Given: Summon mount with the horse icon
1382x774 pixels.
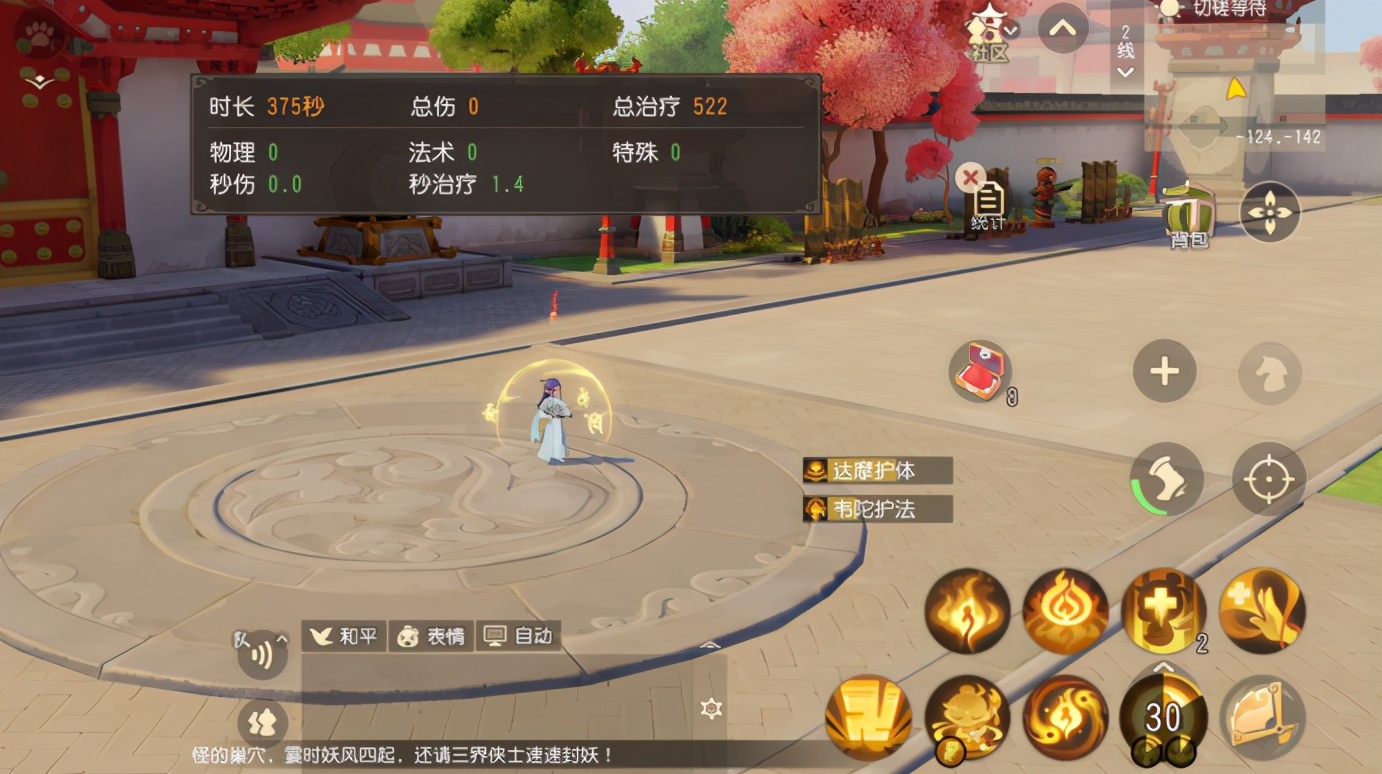Looking at the screenshot, I should pos(1269,373).
